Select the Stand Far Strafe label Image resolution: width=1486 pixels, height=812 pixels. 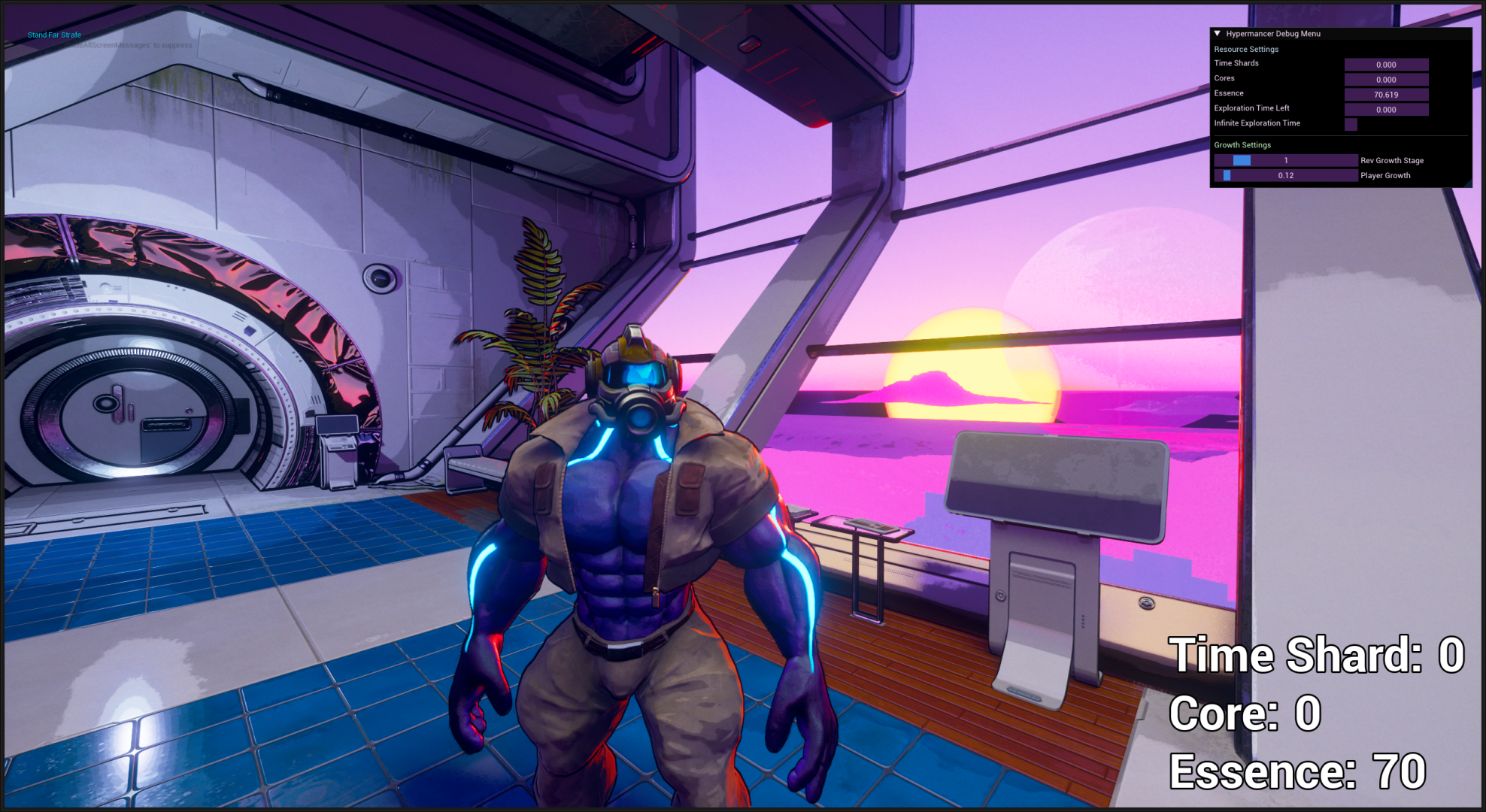(55, 35)
